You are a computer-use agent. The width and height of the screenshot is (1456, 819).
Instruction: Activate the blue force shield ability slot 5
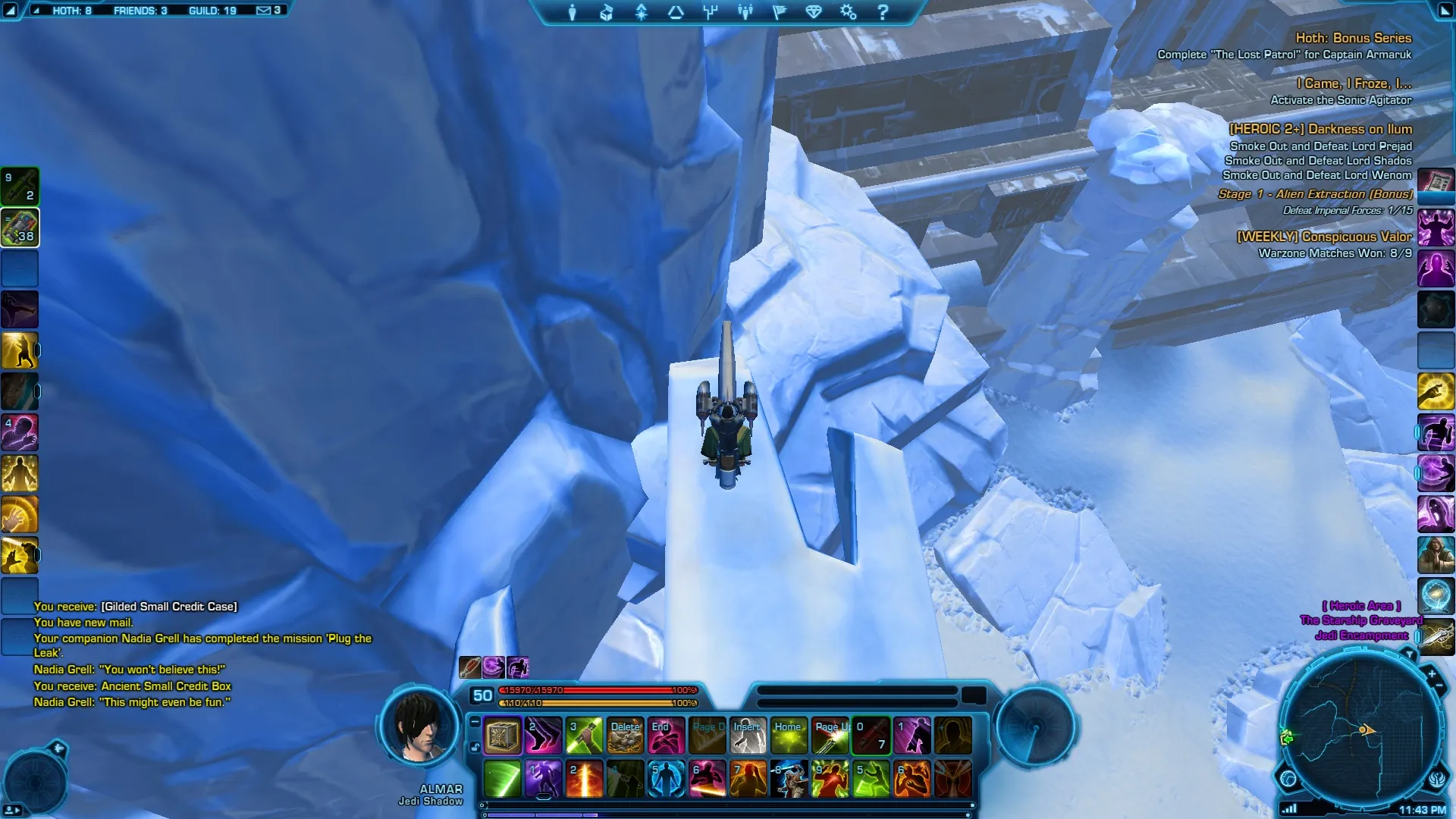(x=667, y=779)
